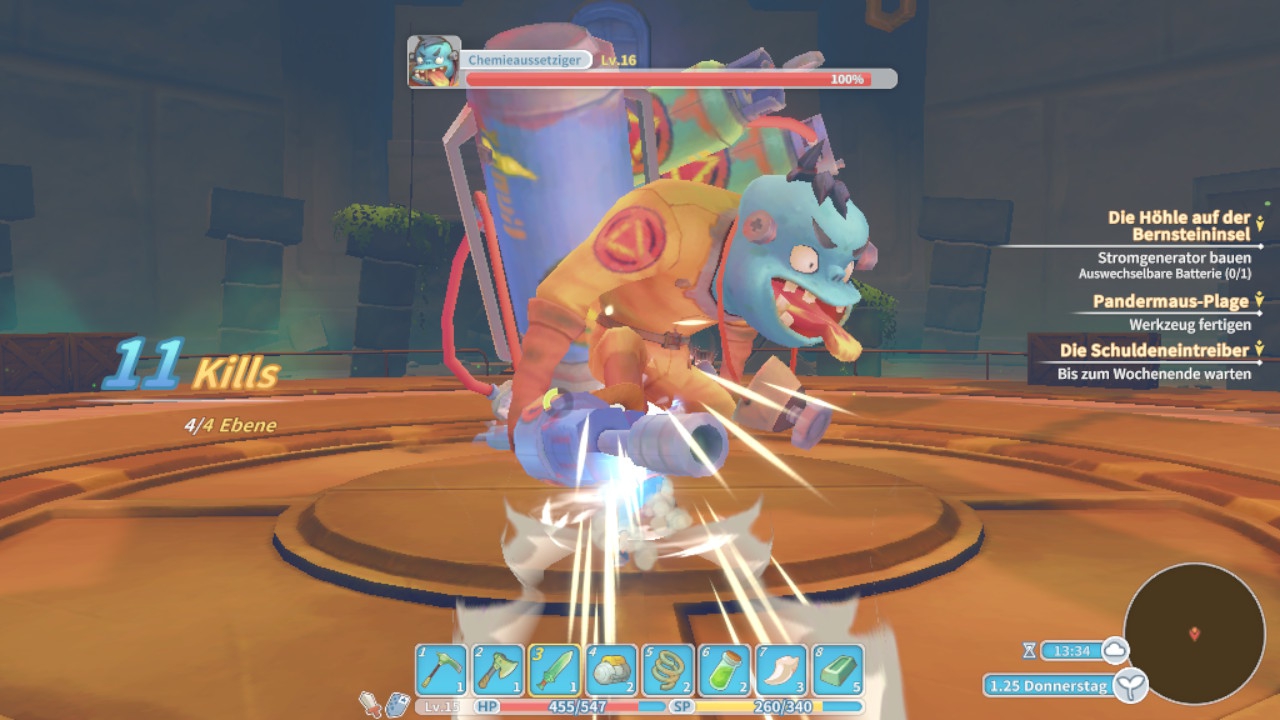This screenshot has width=1280, height=720.
Task: Equip the axe from the hotbar
Action: [x=498, y=670]
